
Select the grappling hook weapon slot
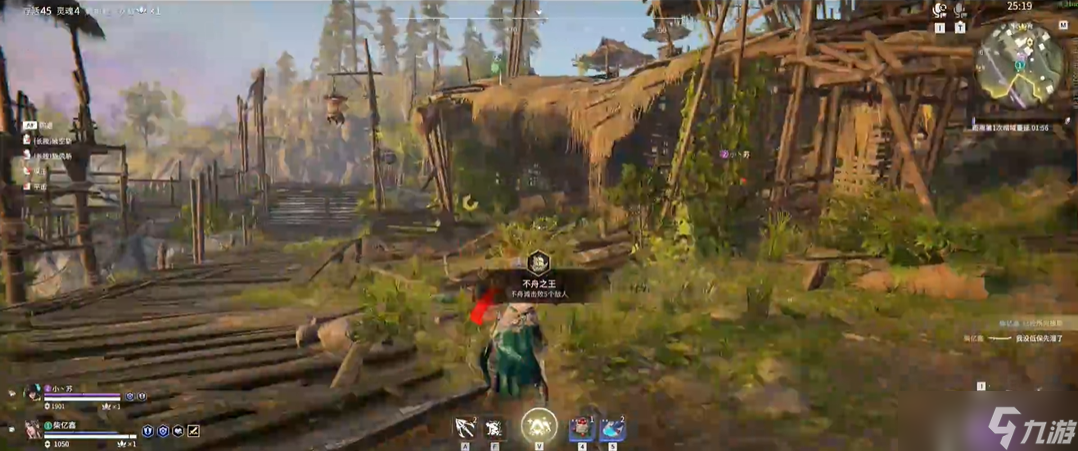(x=465, y=427)
